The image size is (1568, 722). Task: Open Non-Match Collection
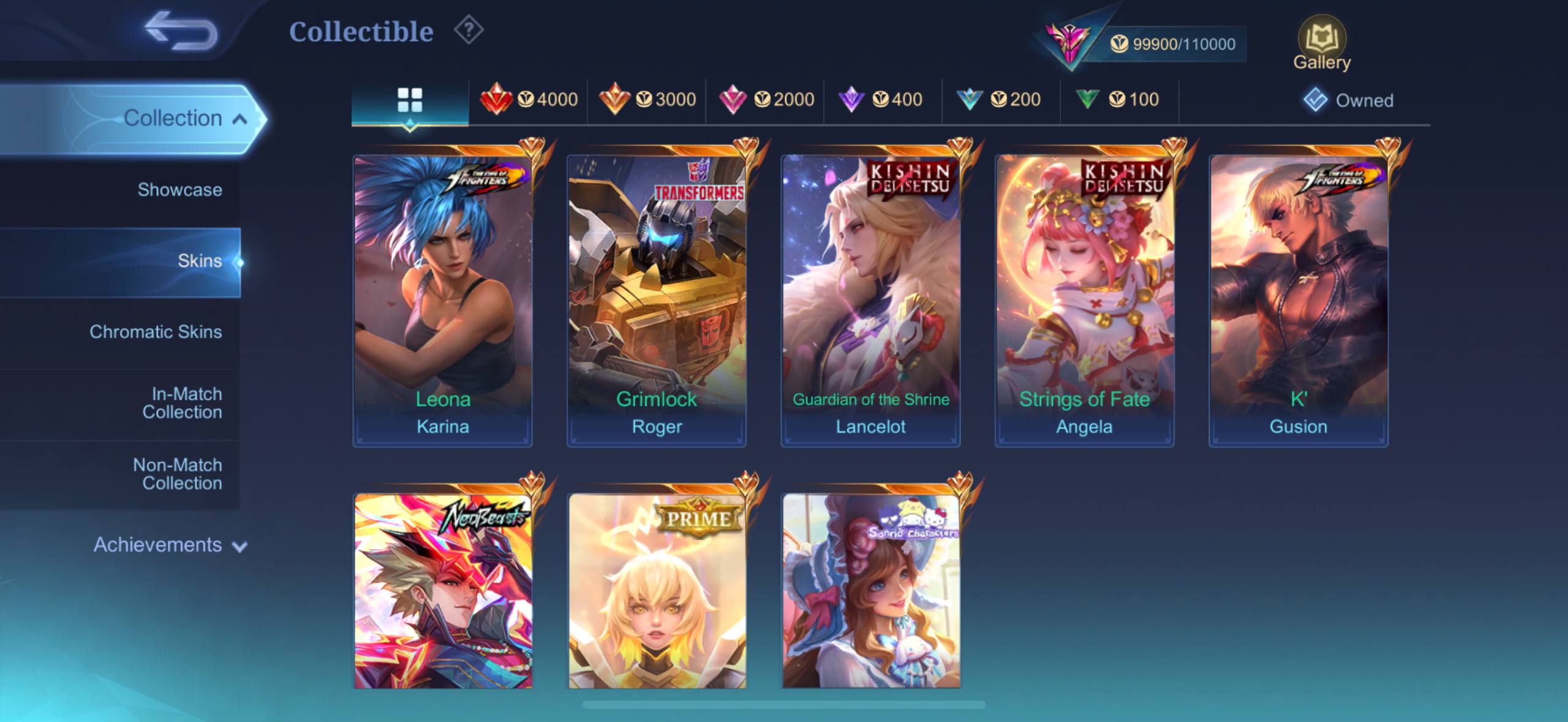[178, 474]
